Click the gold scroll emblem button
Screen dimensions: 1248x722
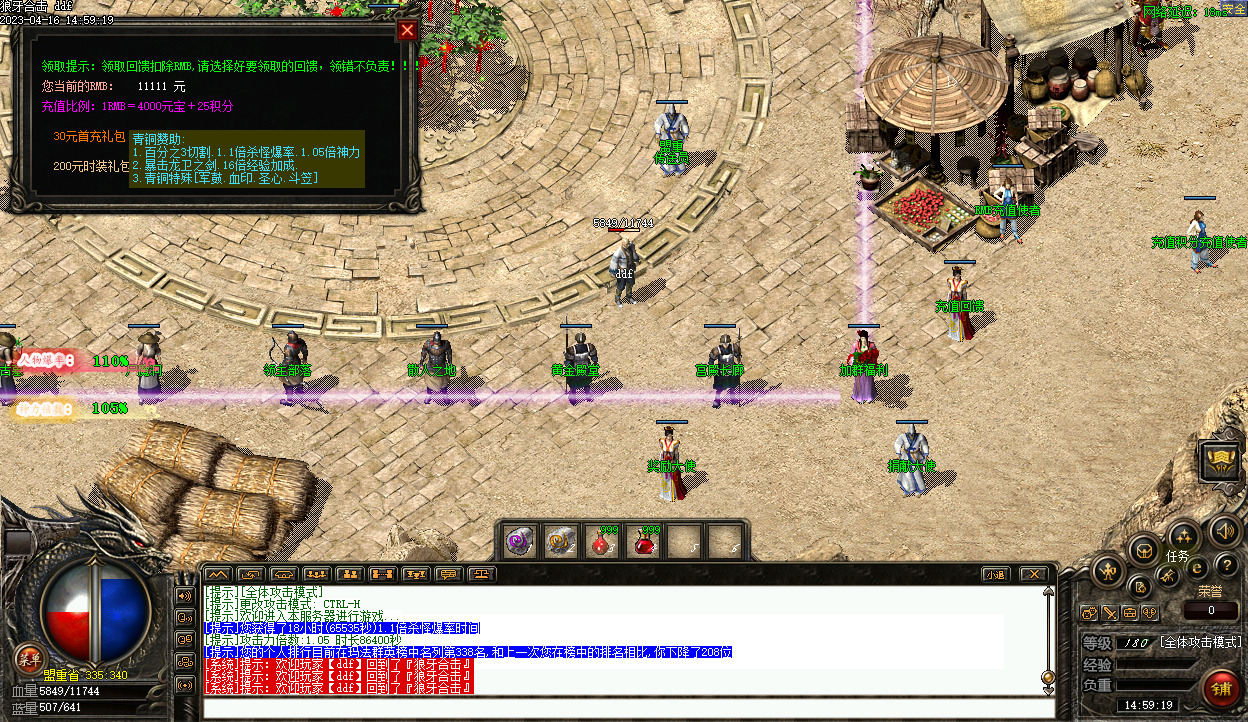pos(1221,461)
